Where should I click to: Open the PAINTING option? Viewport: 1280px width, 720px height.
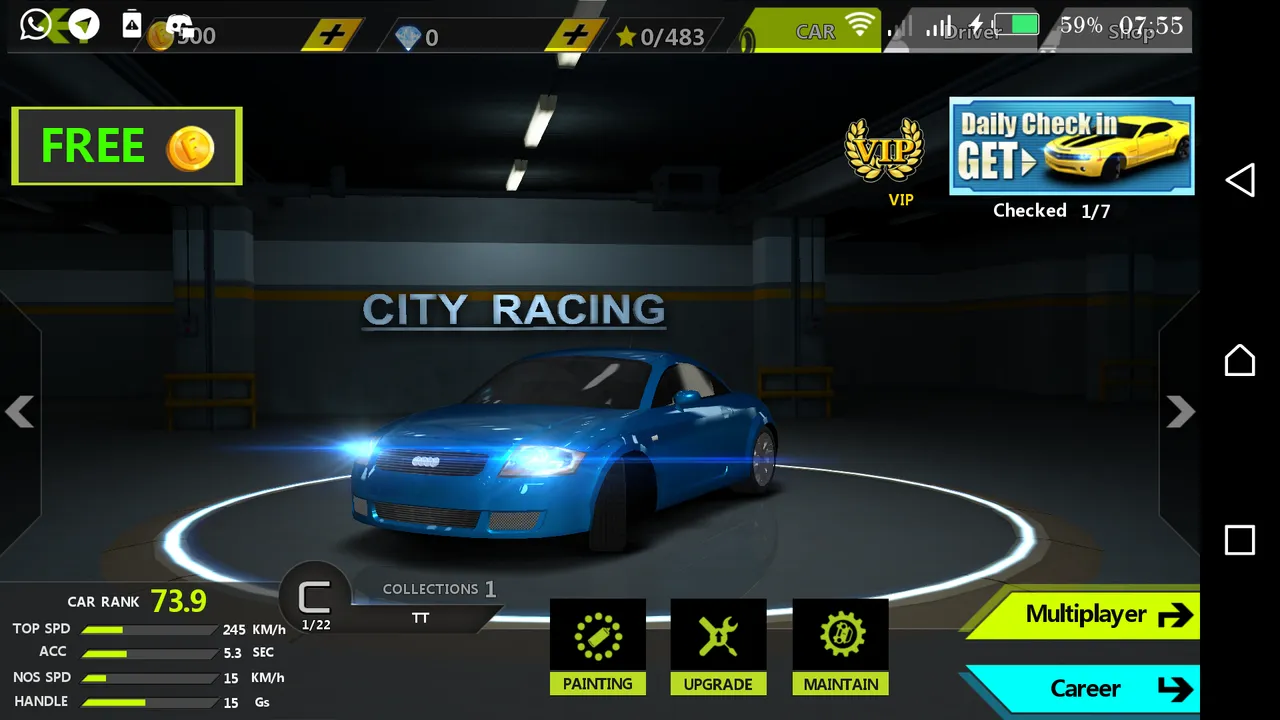598,646
